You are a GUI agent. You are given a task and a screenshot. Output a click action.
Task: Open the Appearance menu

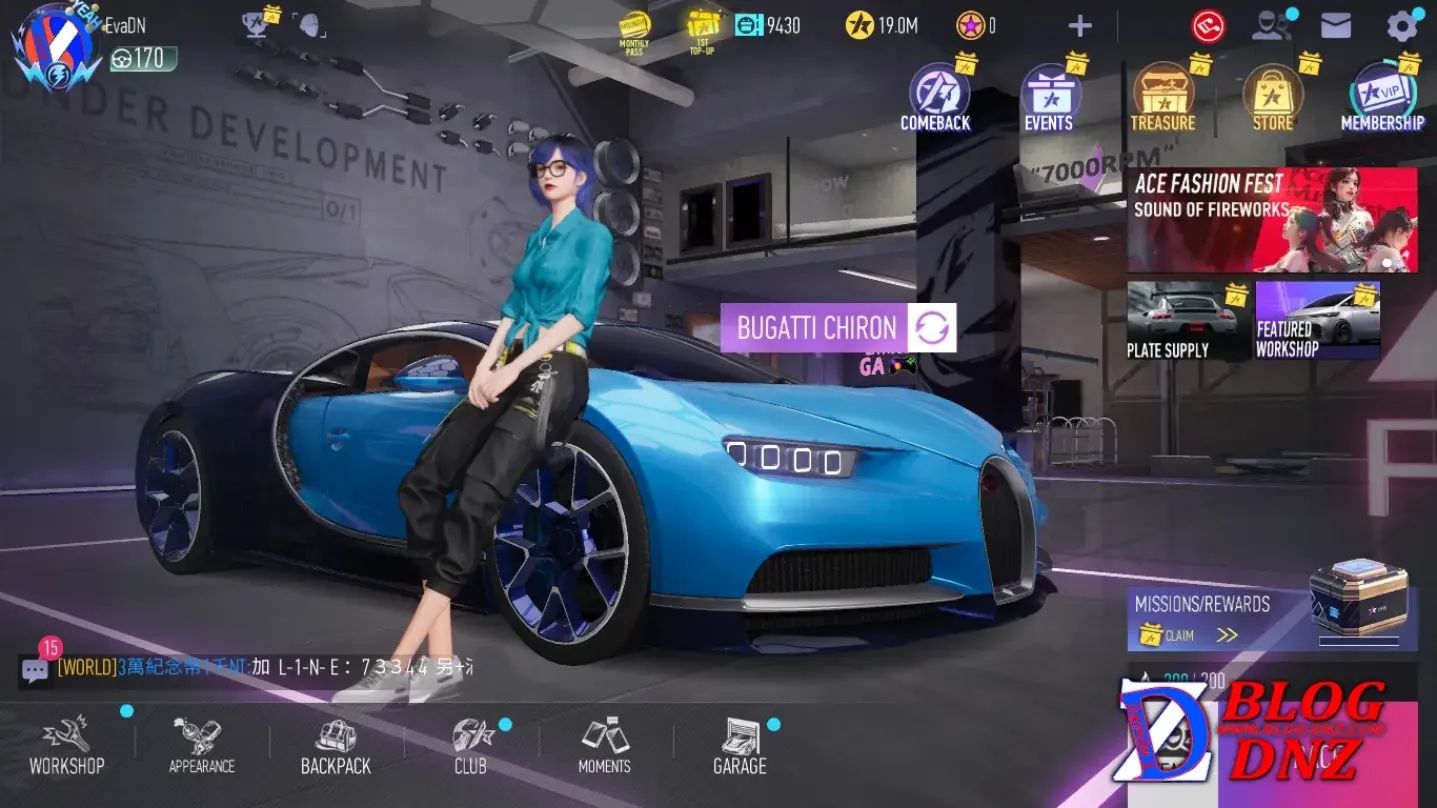(201, 745)
